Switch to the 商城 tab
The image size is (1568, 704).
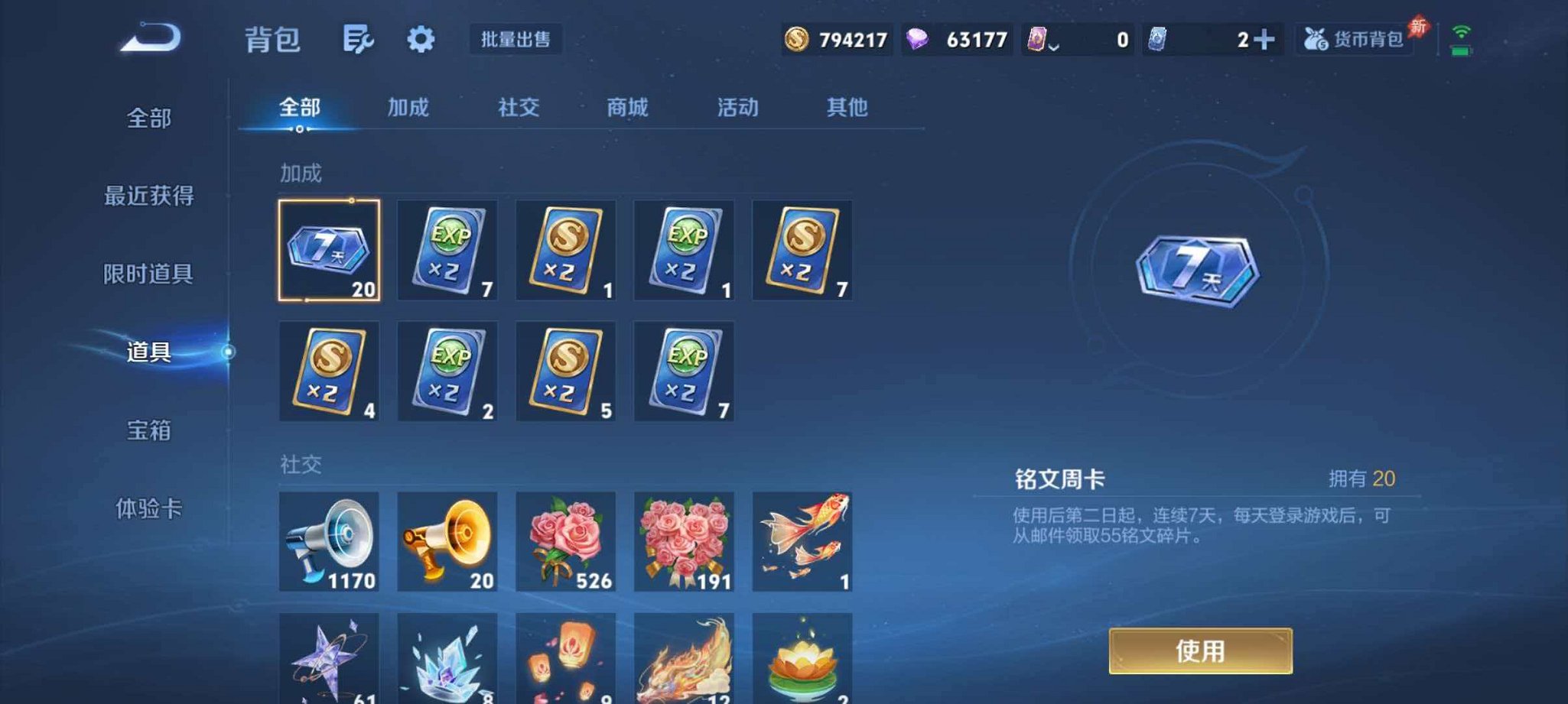pyautogui.click(x=627, y=108)
